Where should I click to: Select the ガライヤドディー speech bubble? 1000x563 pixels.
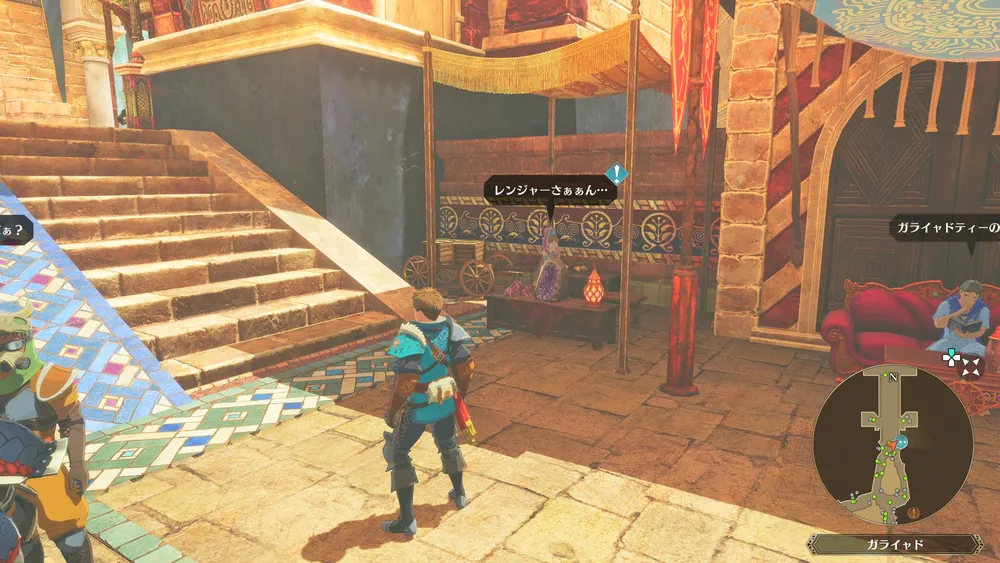click(x=945, y=229)
